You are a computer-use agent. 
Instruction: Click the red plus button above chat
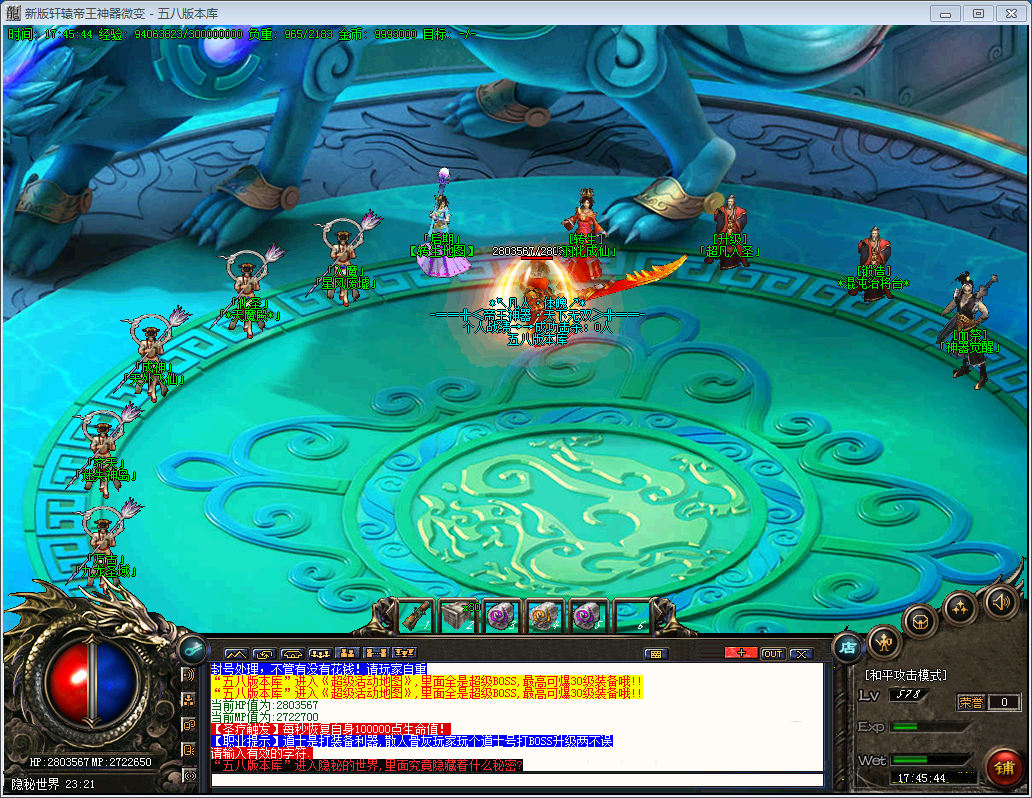tap(741, 654)
